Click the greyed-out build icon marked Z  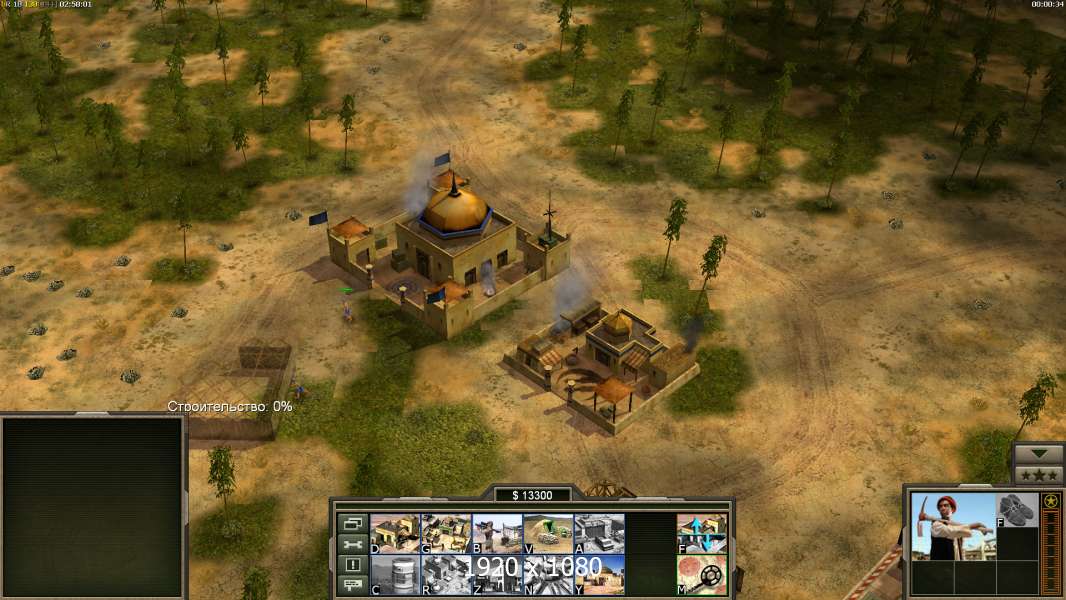click(497, 574)
